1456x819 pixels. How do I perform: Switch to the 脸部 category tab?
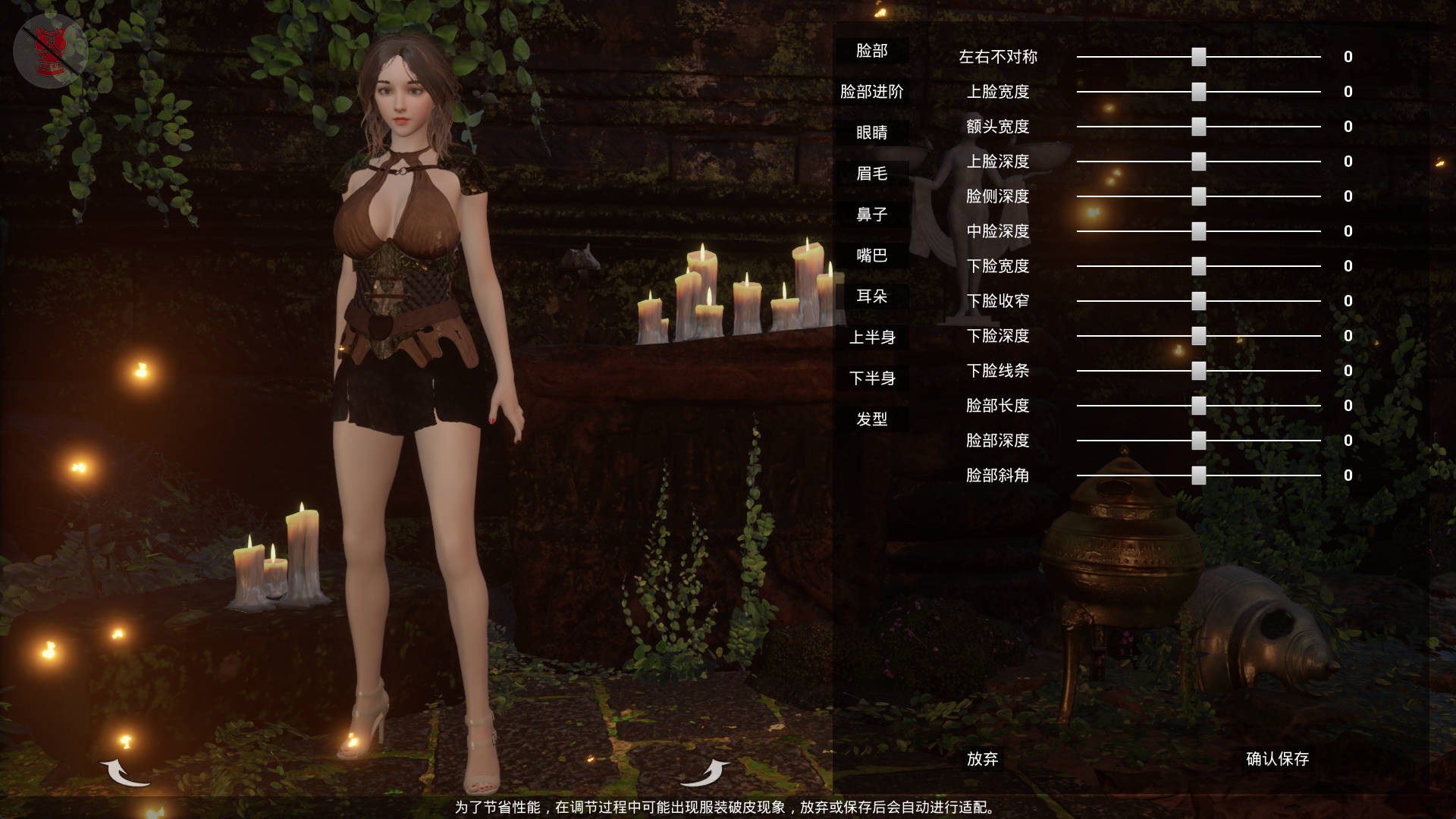[x=871, y=51]
